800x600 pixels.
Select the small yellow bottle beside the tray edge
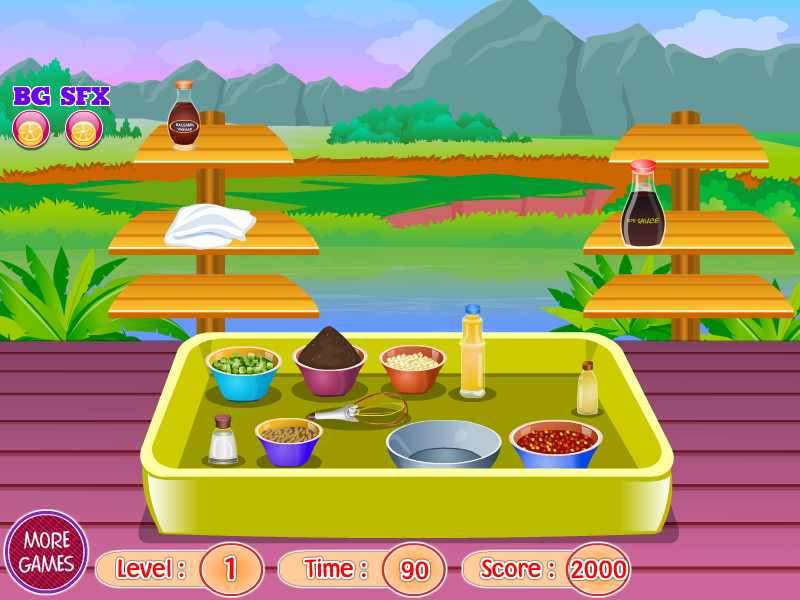[588, 390]
